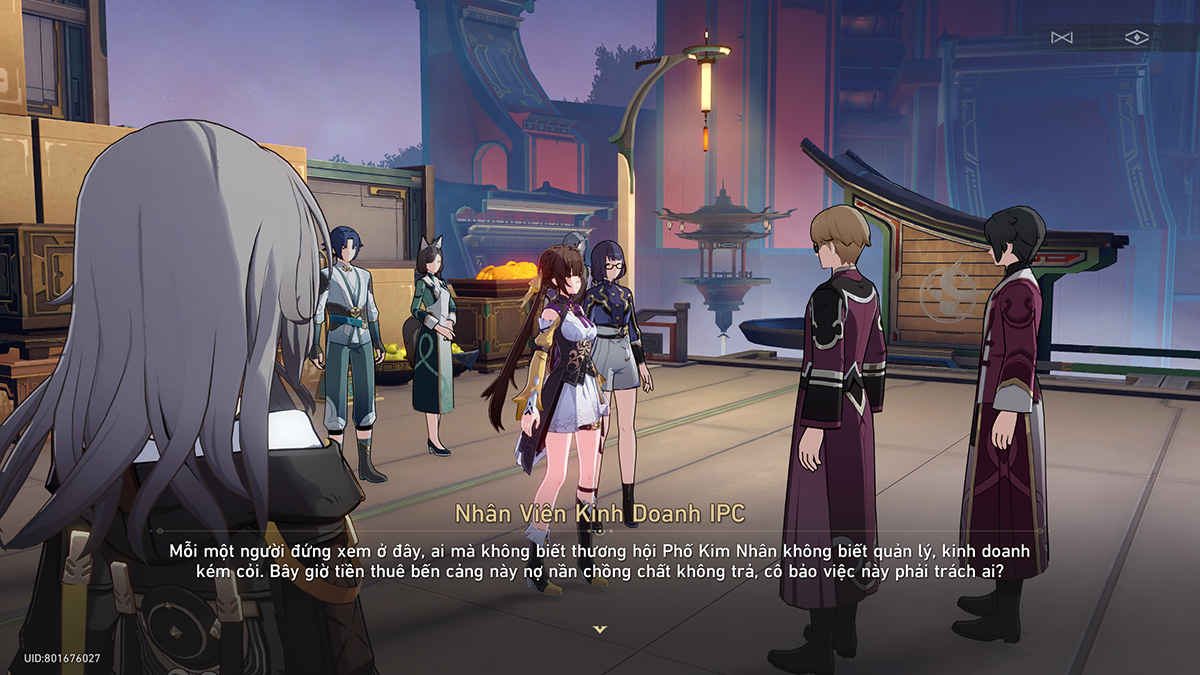
Task: Advance dialogue using the yellow down arrow
Action: pos(600,629)
